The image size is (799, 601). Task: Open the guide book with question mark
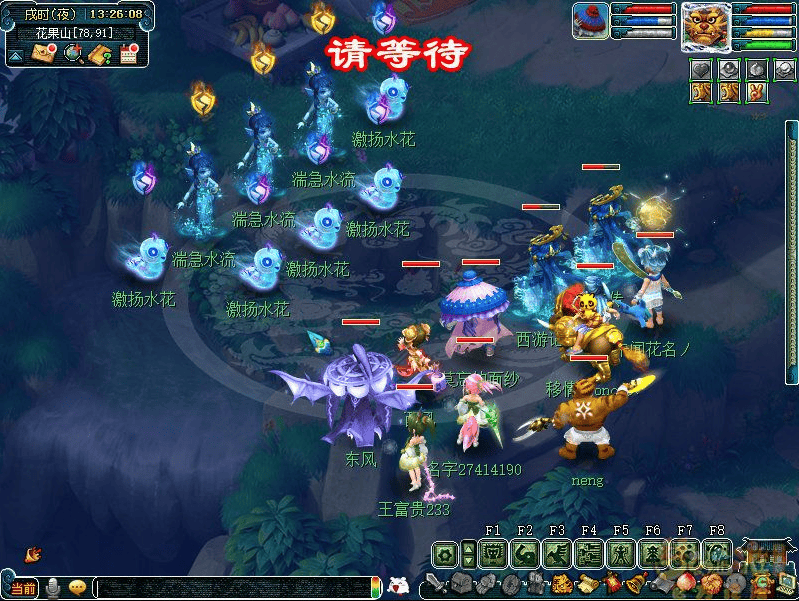(x=100, y=54)
